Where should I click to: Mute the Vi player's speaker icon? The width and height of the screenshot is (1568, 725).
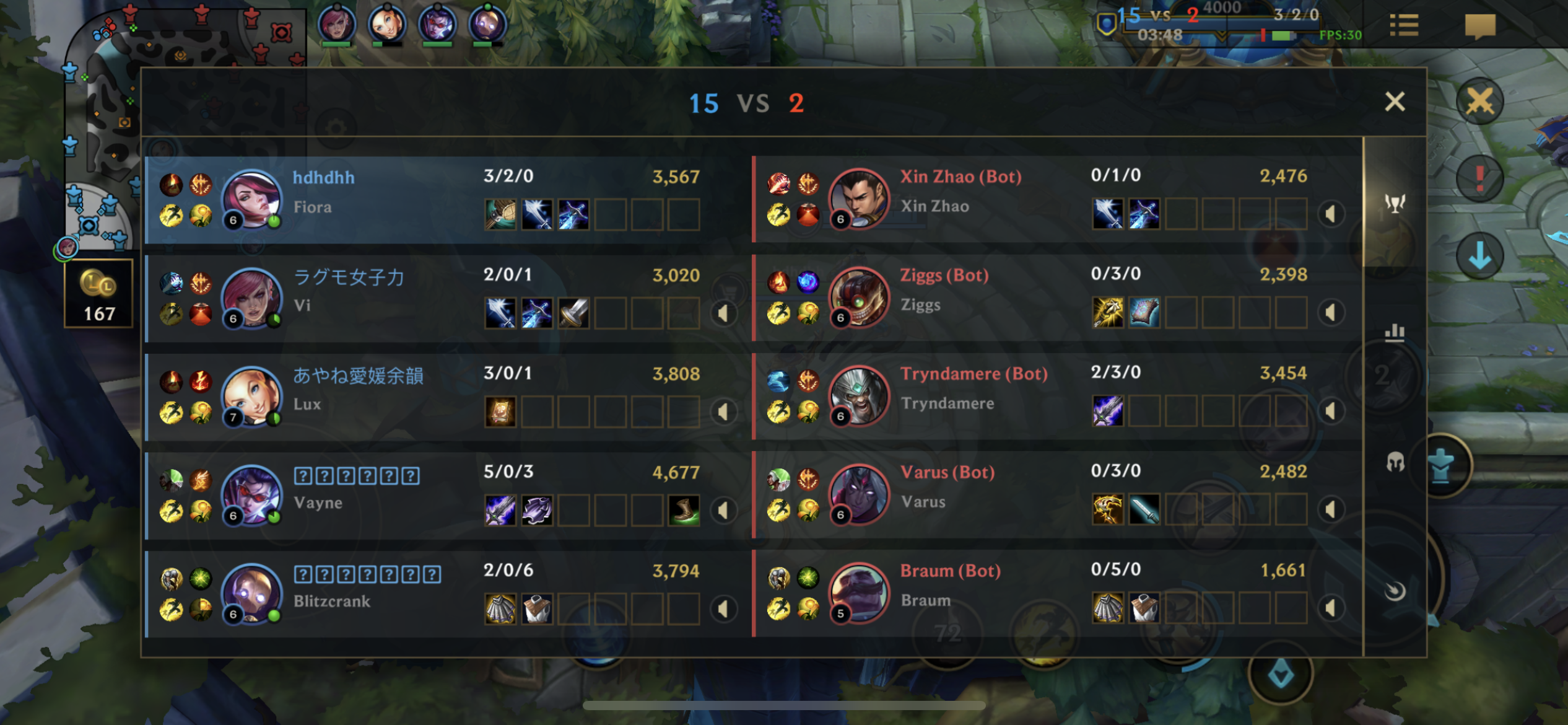point(723,313)
